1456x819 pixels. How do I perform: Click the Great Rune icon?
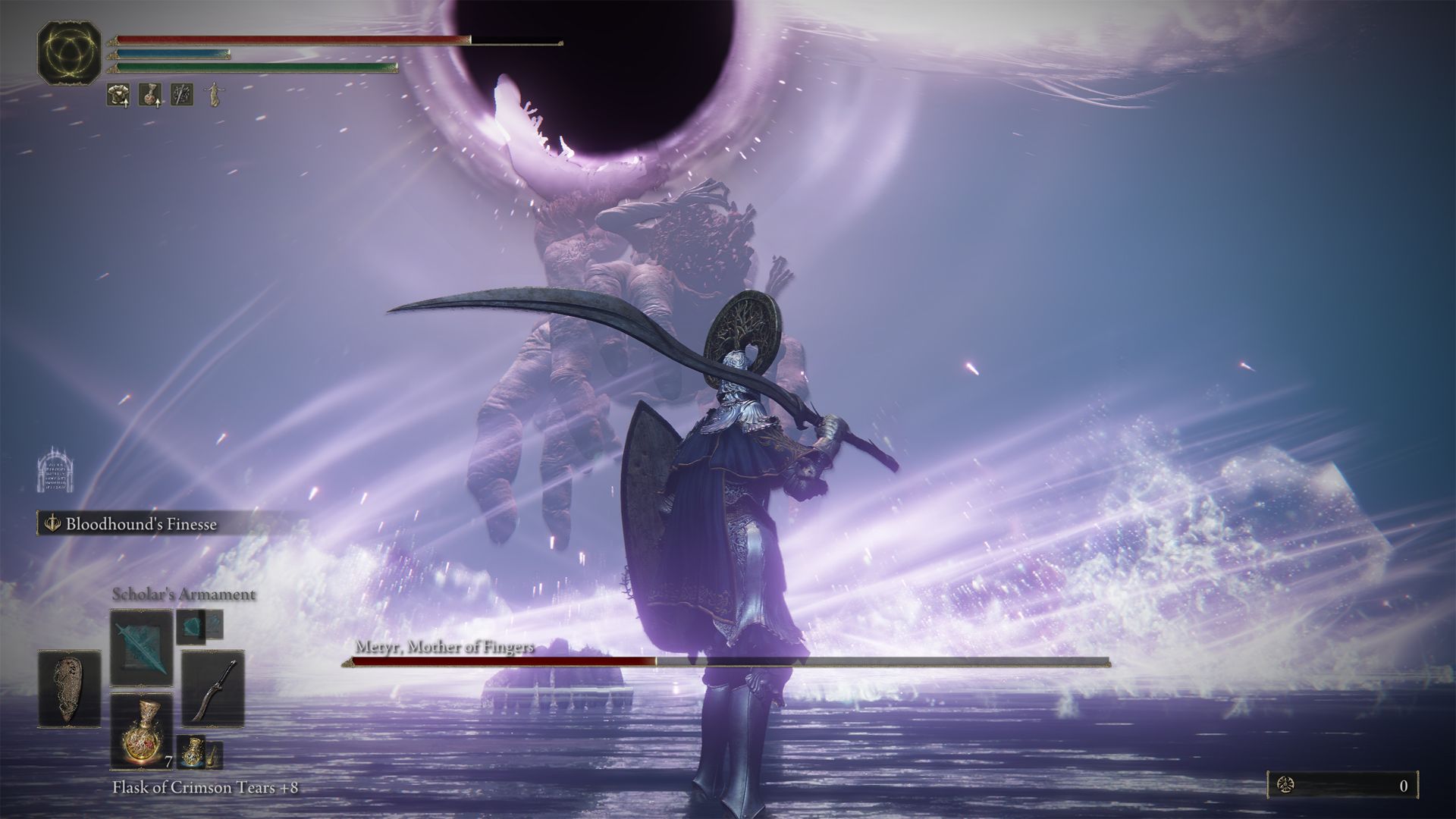click(x=70, y=51)
